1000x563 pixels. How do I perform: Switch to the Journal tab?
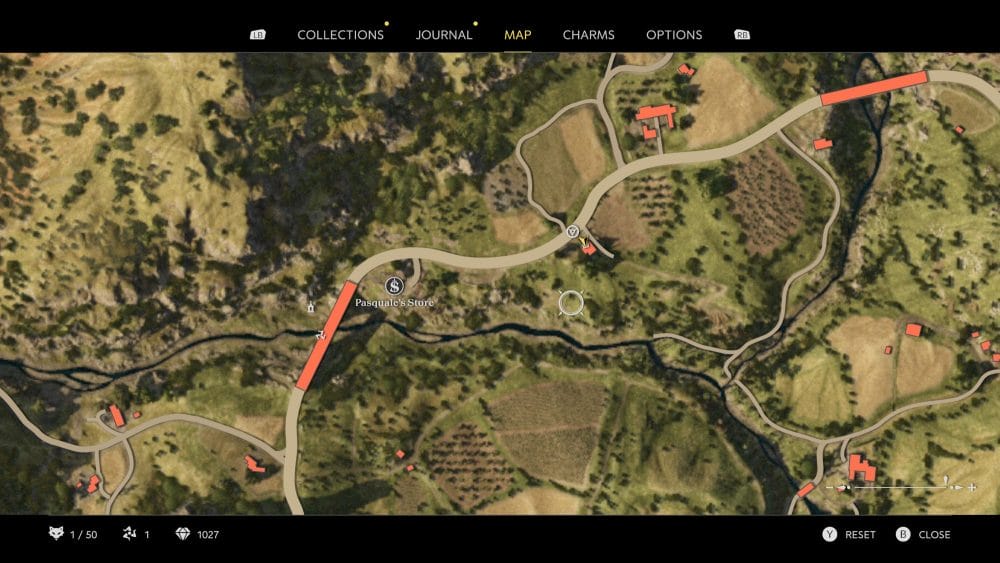click(x=444, y=35)
